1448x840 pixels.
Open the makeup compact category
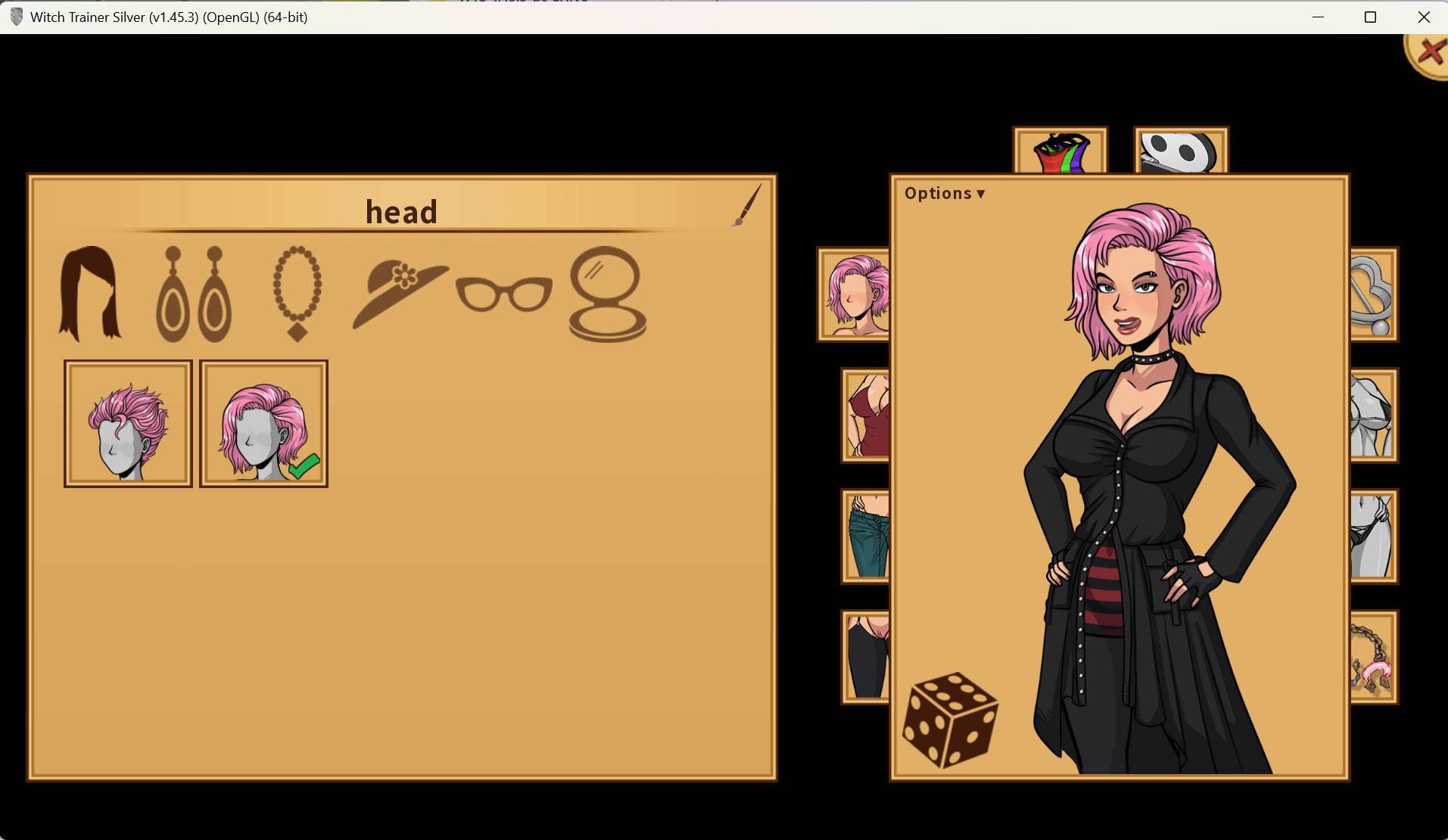(x=607, y=294)
